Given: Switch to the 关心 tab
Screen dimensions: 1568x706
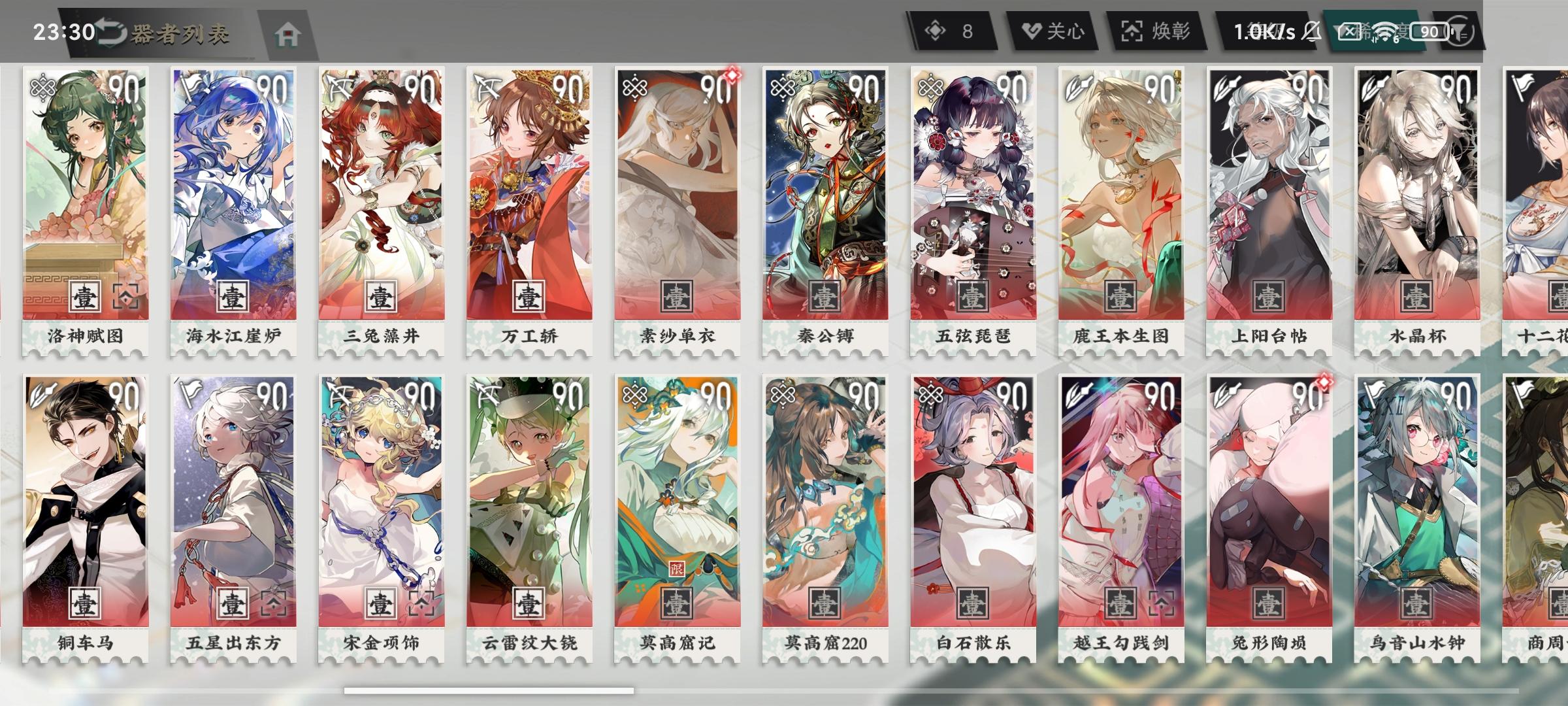Looking at the screenshot, I should pos(1052,29).
